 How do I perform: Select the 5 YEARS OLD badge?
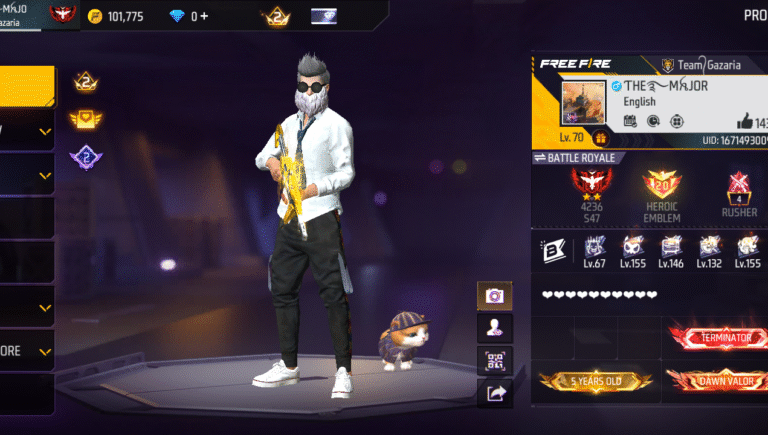pos(595,381)
